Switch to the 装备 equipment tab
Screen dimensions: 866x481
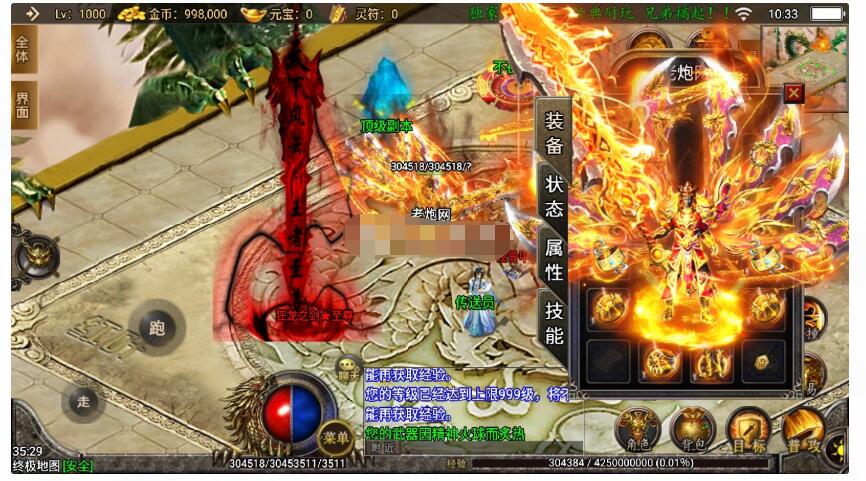pyautogui.click(x=553, y=133)
